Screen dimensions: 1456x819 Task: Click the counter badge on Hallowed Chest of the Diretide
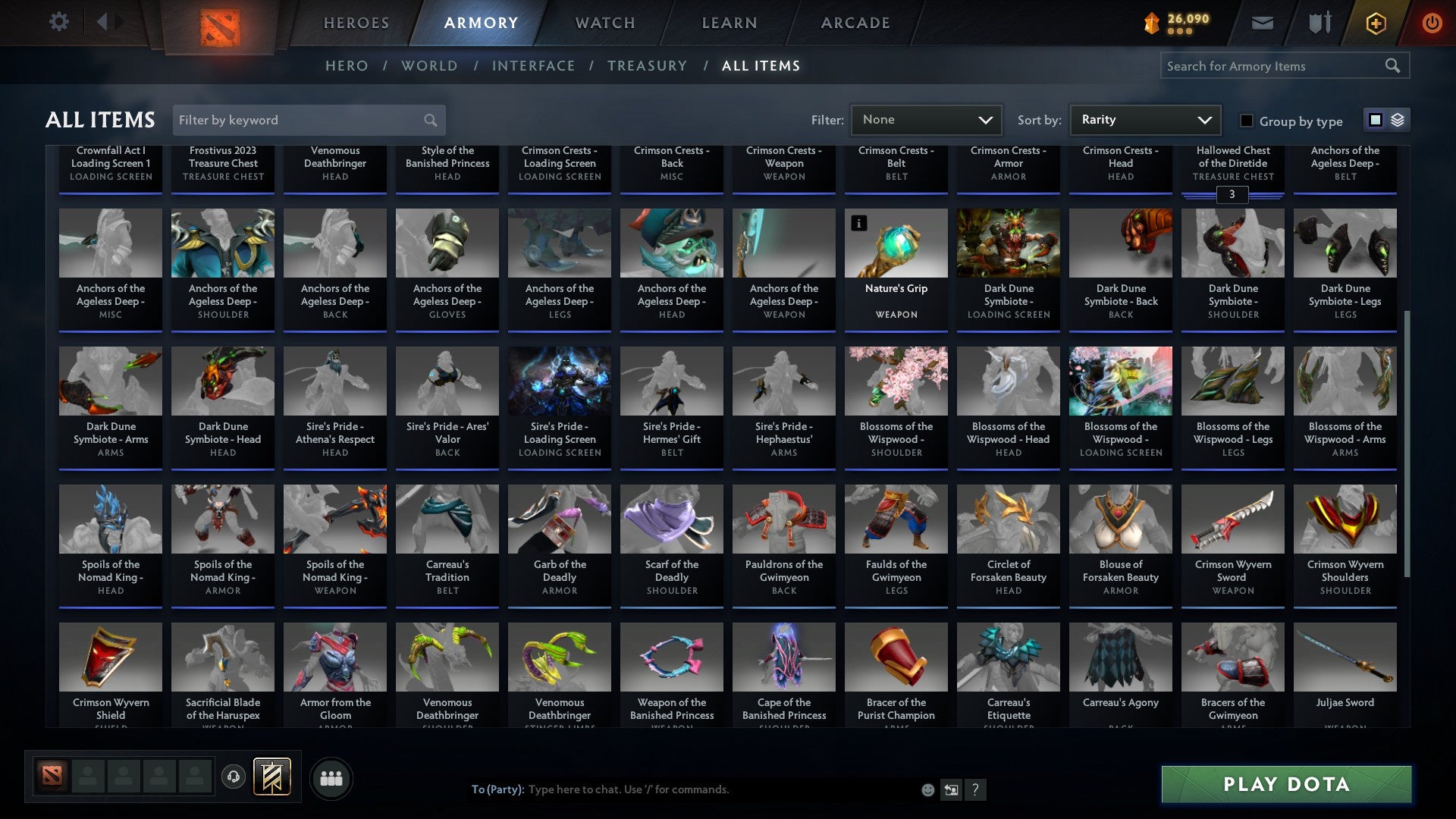tap(1233, 195)
